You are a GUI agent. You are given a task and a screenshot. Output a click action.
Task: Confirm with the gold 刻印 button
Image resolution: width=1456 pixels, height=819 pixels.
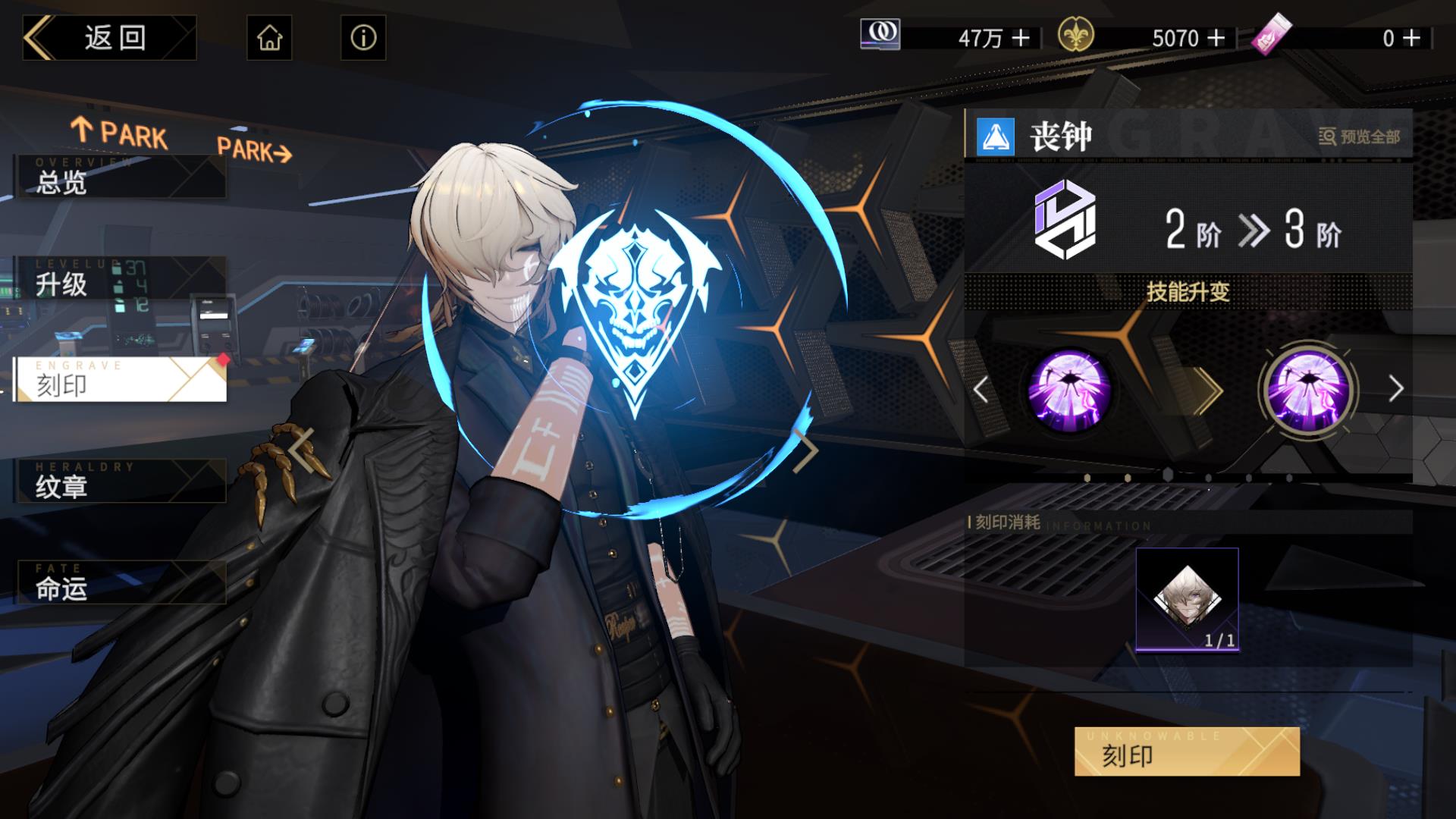tap(1187, 752)
